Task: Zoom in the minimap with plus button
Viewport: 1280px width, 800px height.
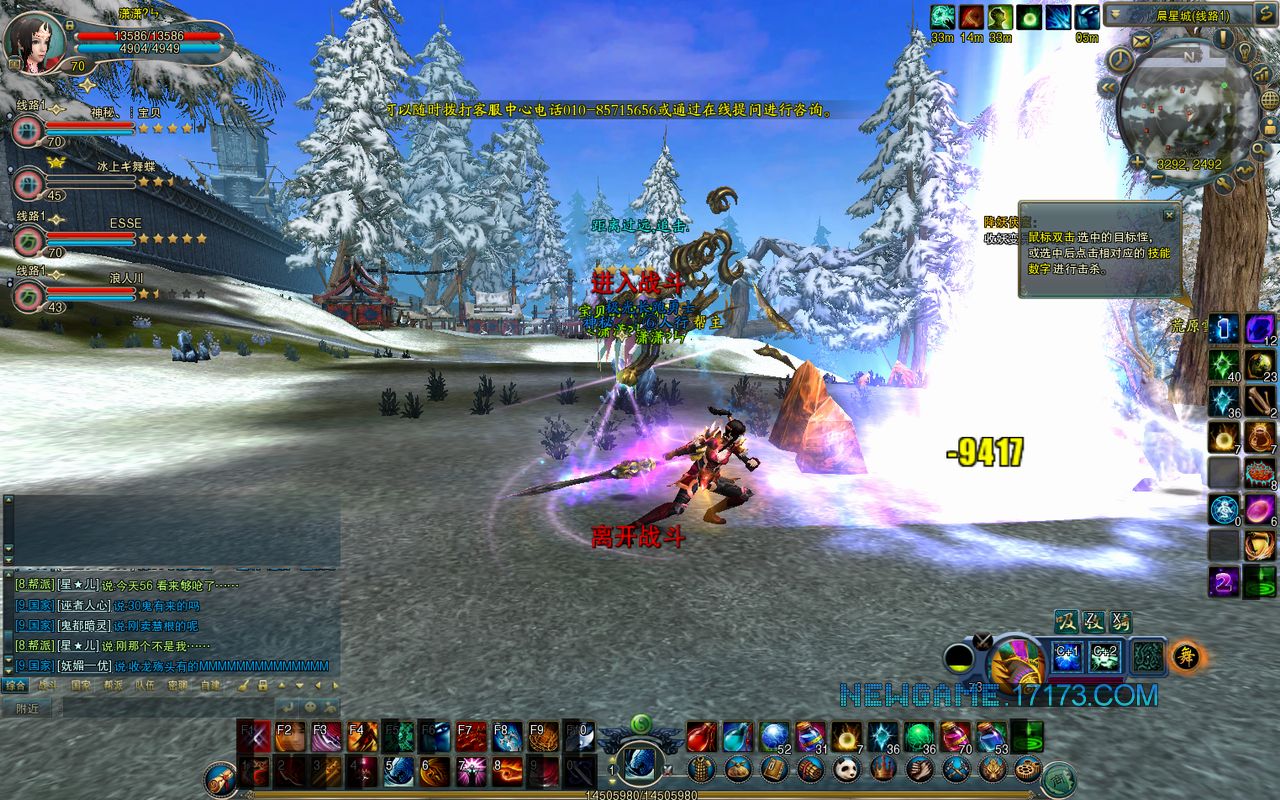Action: coord(1138,162)
